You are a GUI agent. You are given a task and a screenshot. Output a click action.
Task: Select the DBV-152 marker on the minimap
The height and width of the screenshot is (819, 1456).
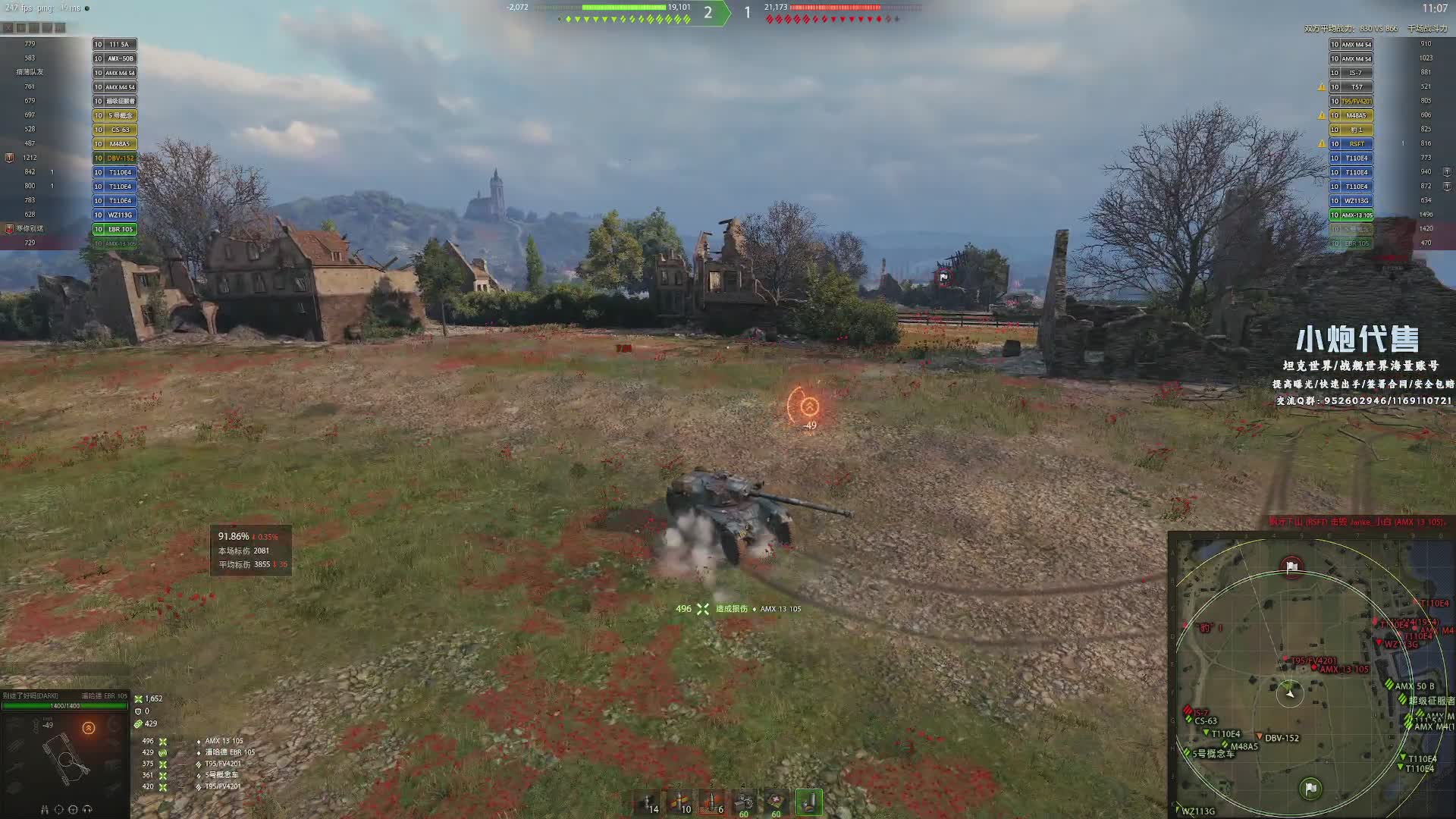pyautogui.click(x=1281, y=738)
